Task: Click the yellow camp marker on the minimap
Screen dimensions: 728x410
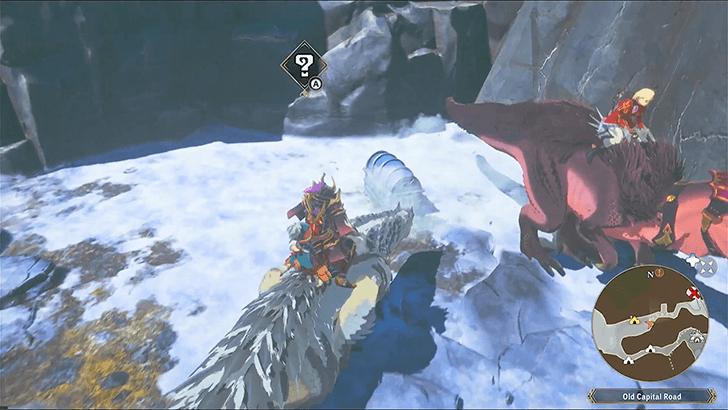Action: [x=633, y=319]
